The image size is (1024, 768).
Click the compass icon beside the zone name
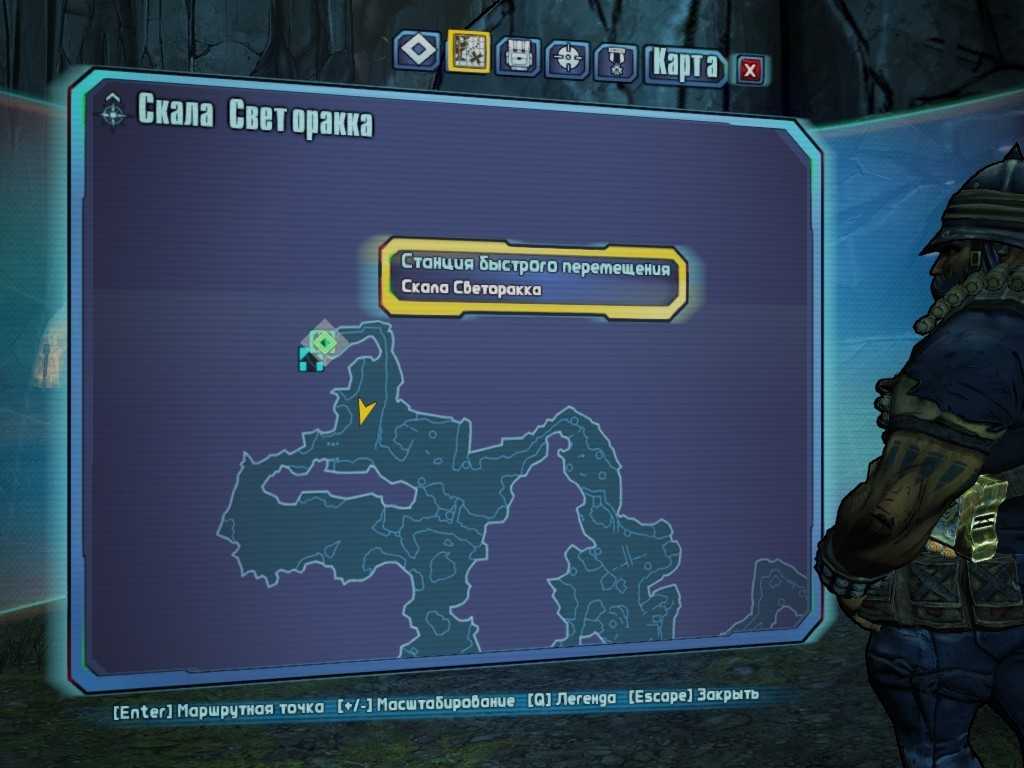pos(114,111)
